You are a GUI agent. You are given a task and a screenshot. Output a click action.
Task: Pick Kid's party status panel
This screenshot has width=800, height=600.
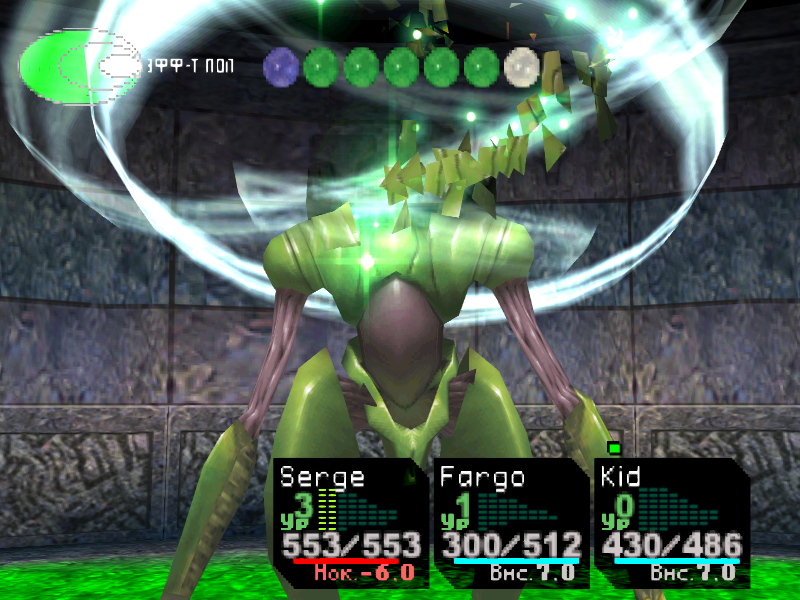(x=669, y=522)
